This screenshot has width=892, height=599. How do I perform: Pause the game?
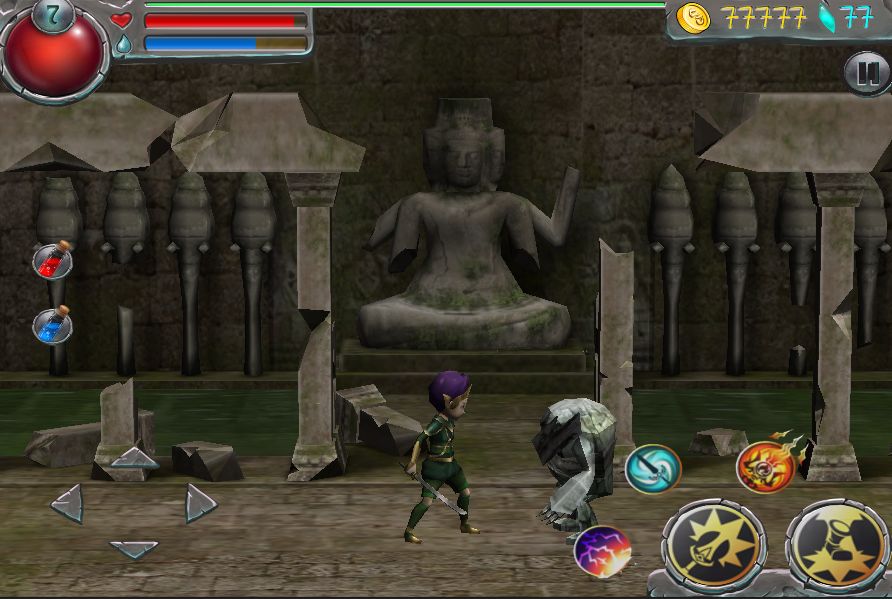point(866,73)
